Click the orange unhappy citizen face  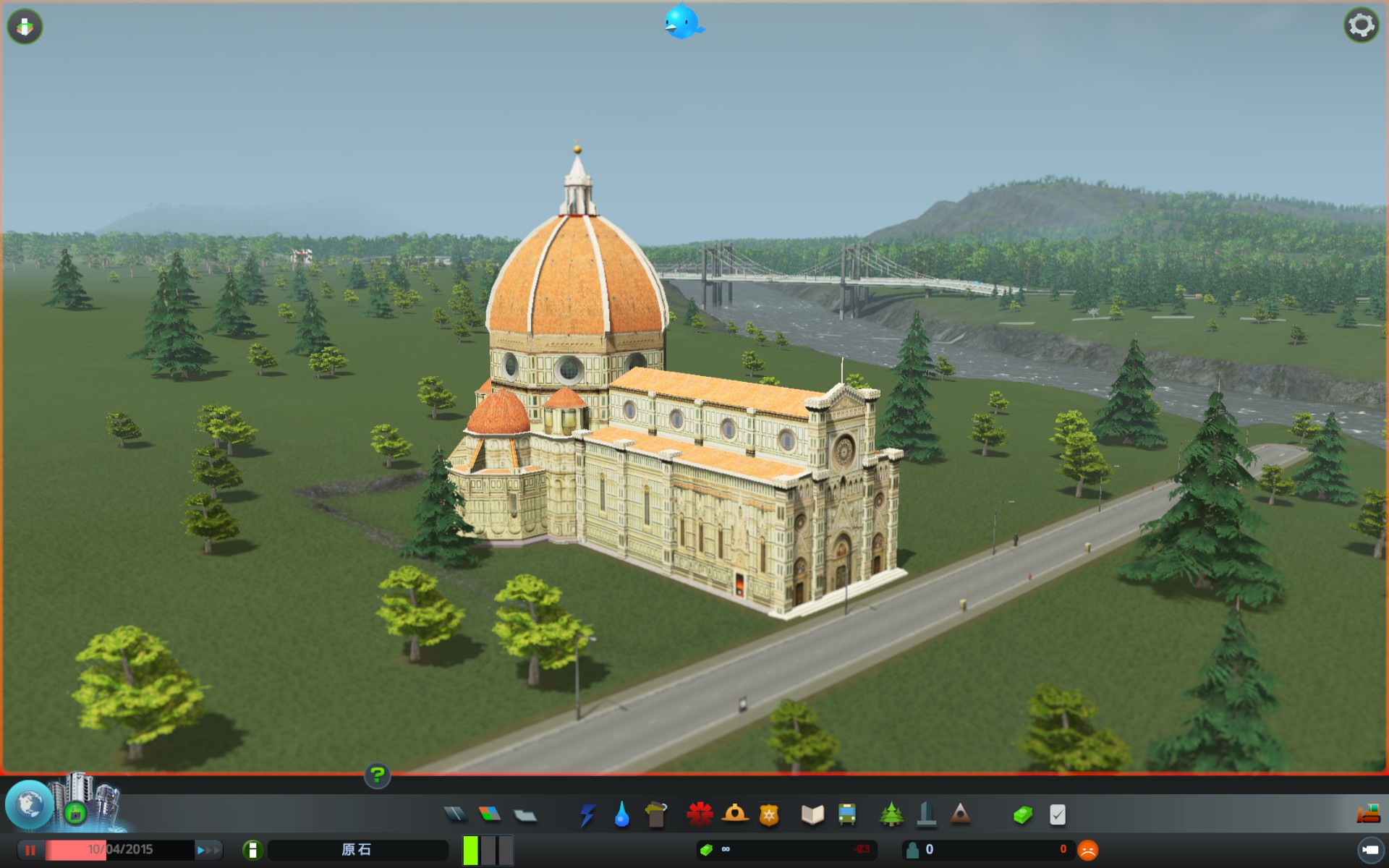[x=1089, y=851]
